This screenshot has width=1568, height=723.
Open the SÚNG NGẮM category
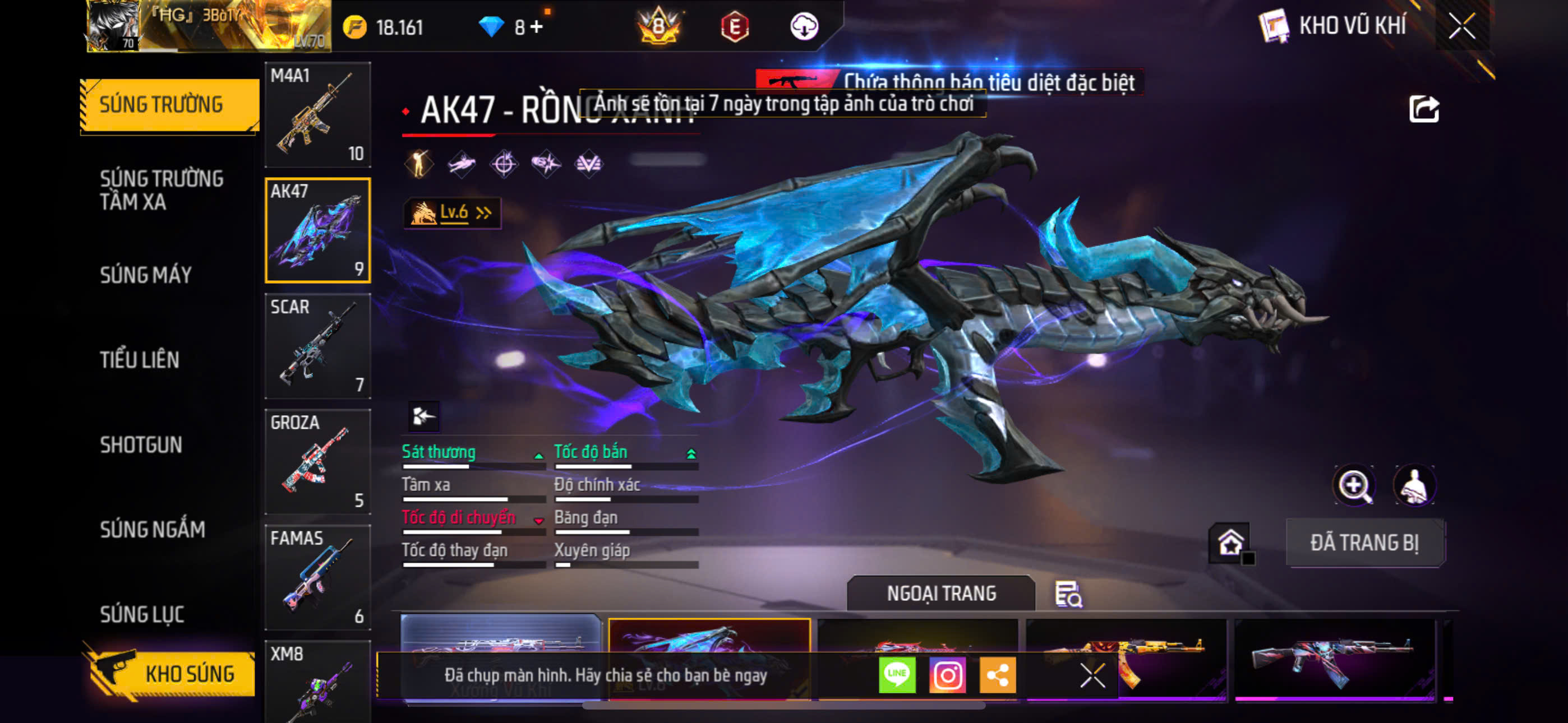pyautogui.click(x=153, y=530)
